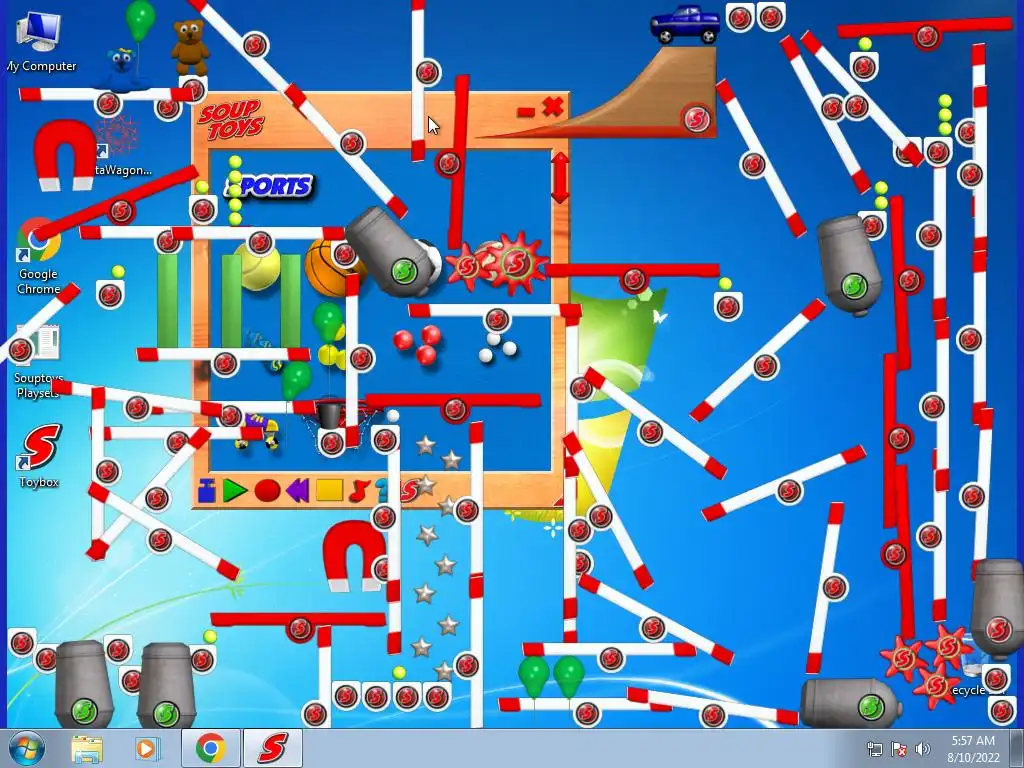The image size is (1024, 768).
Task: Minimize the Soup Toys toybox
Action: [526, 112]
